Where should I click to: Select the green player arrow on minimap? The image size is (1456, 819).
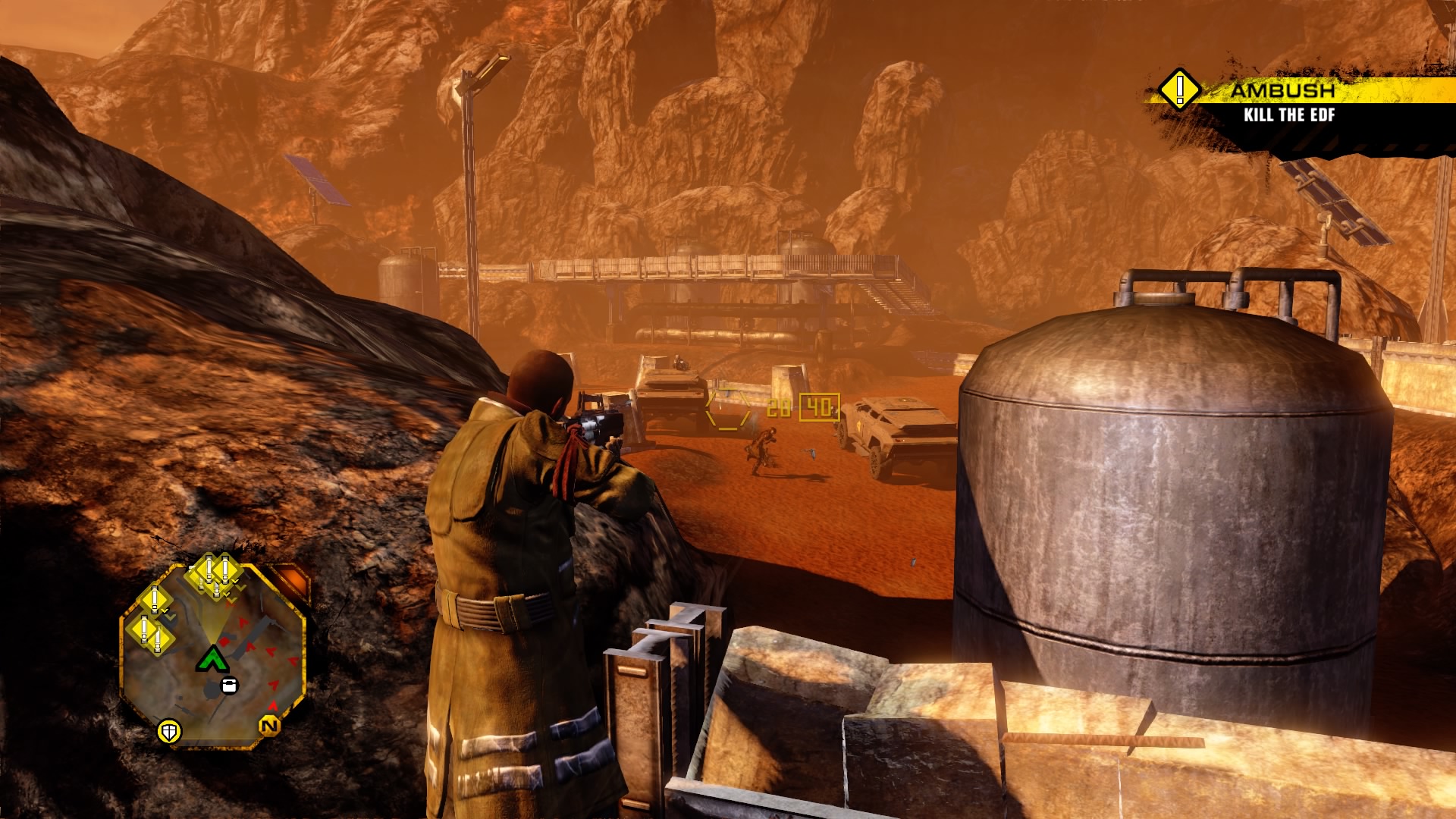pyautogui.click(x=212, y=658)
